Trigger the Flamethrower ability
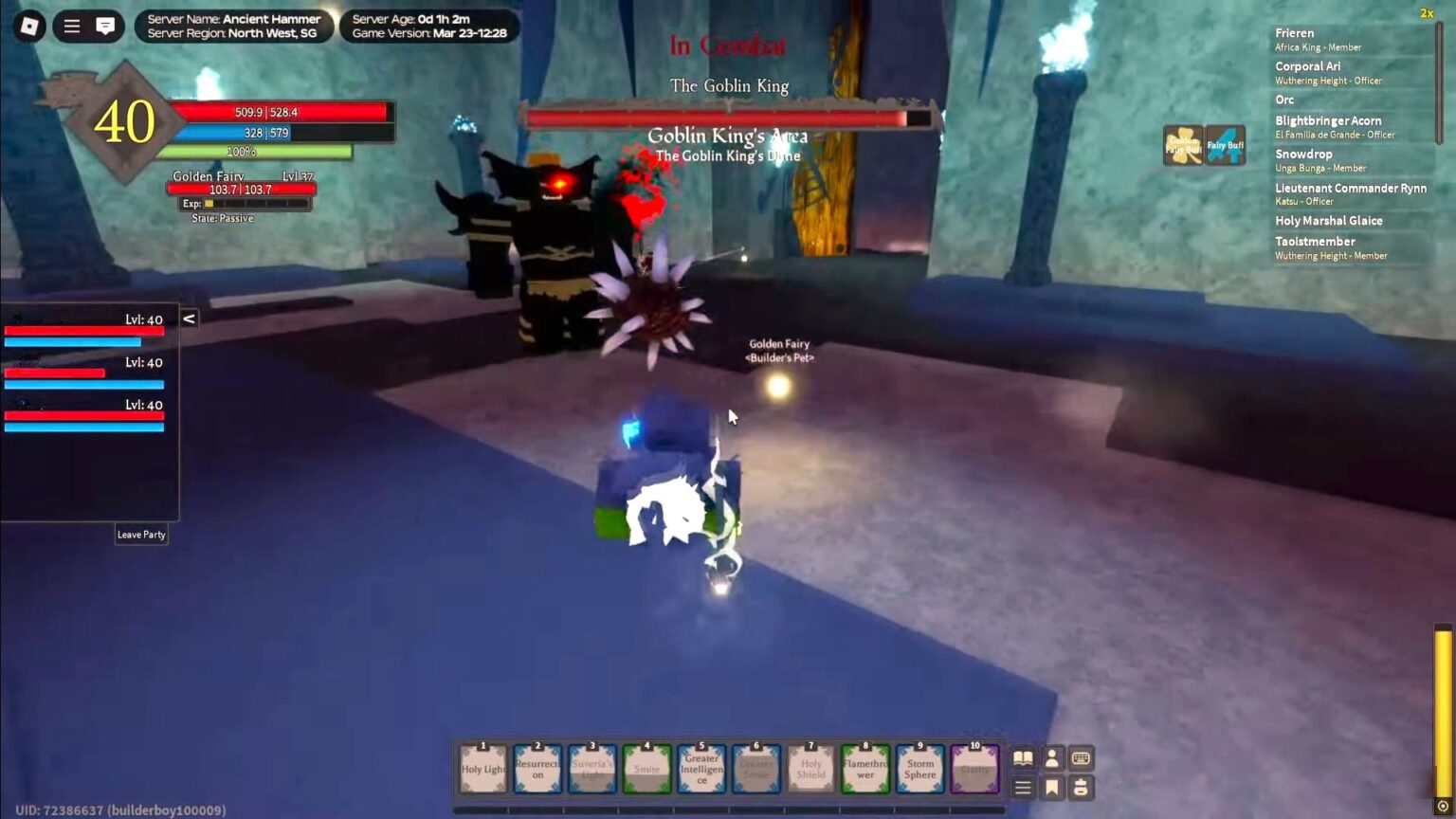Viewport: 1456px width, 819px height. tap(864, 768)
